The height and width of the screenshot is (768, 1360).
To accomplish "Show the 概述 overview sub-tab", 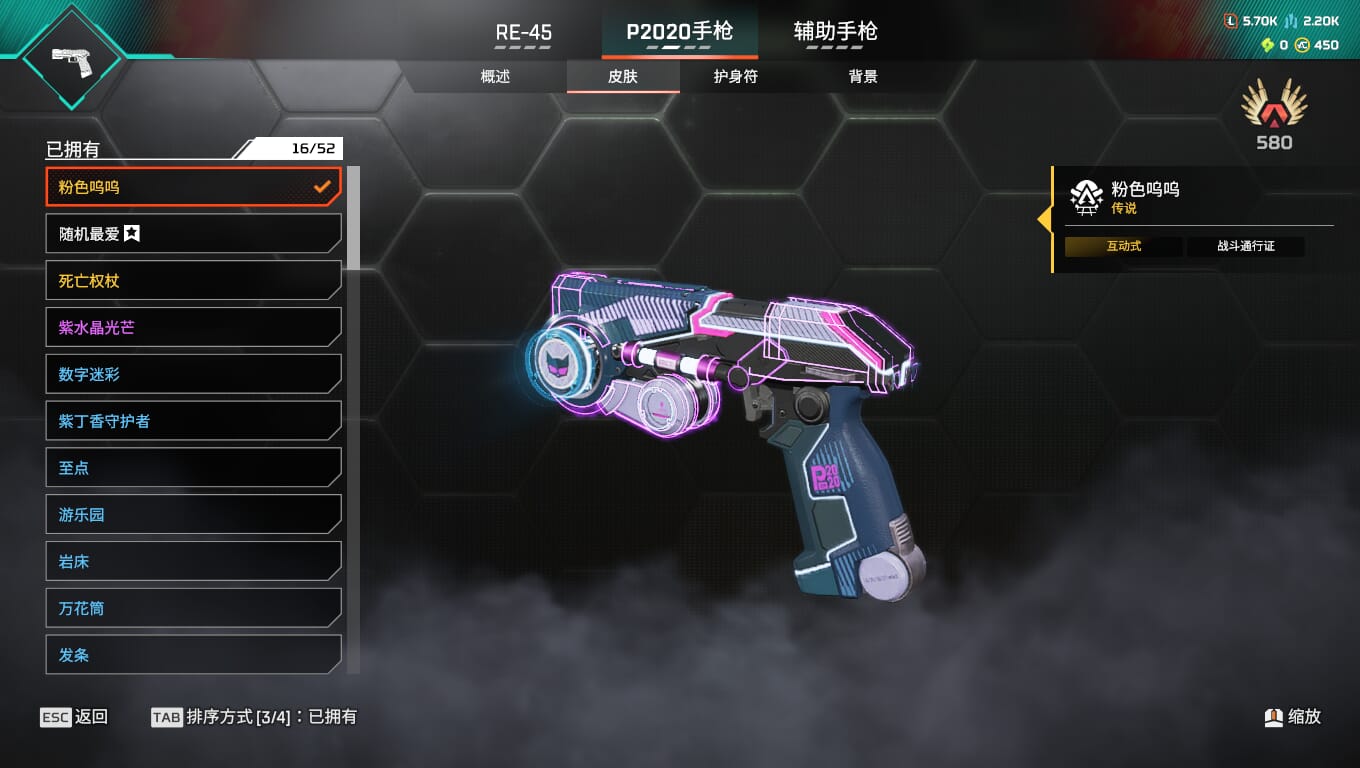I will tap(495, 77).
